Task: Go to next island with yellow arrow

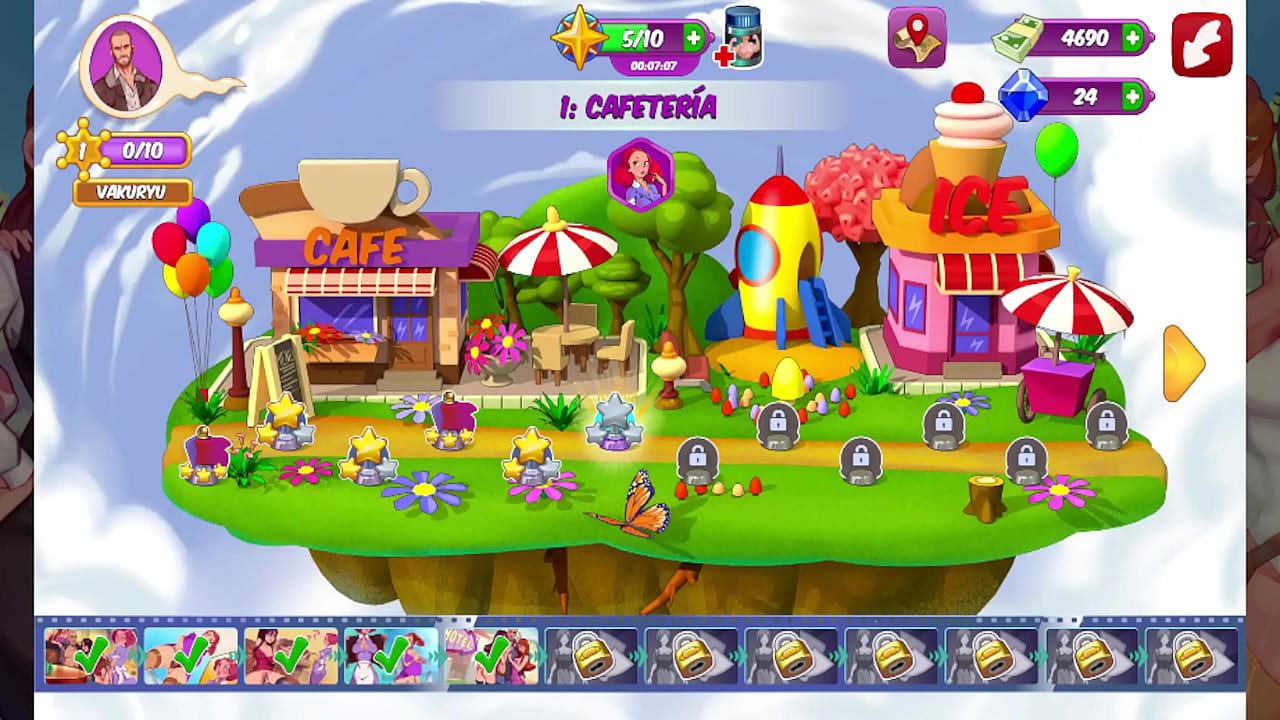Action: pyautogui.click(x=1184, y=363)
